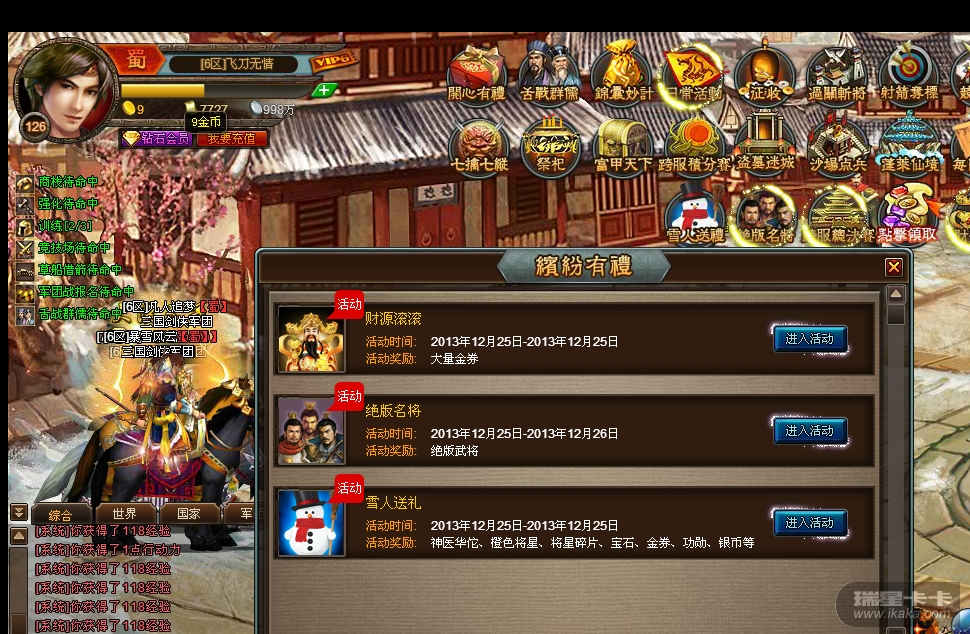
Task: Open the 過關斬將 challenge icon
Action: click(838, 70)
